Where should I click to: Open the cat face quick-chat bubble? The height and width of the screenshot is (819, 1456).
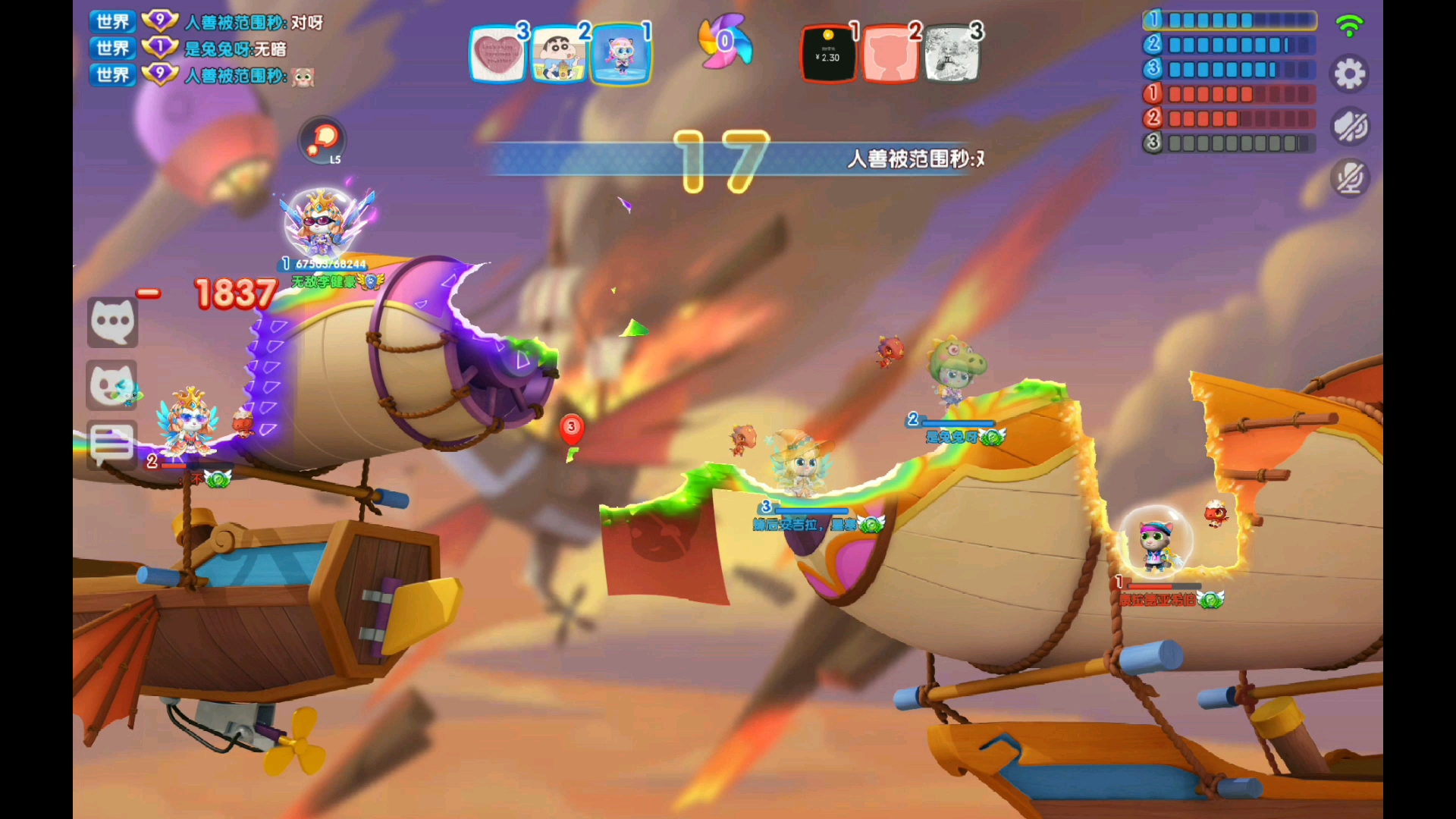112,322
